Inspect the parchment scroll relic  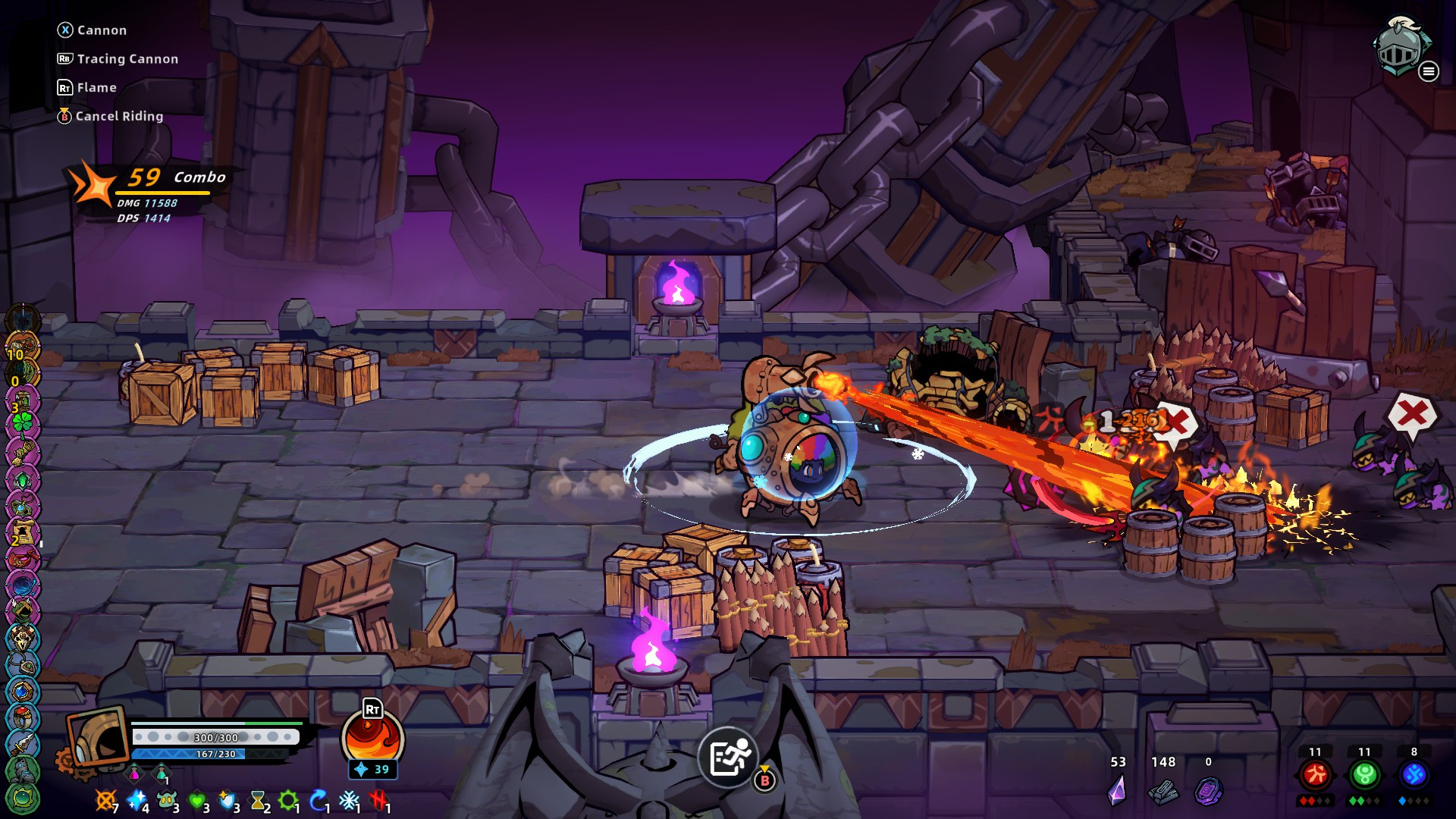click(x=22, y=532)
